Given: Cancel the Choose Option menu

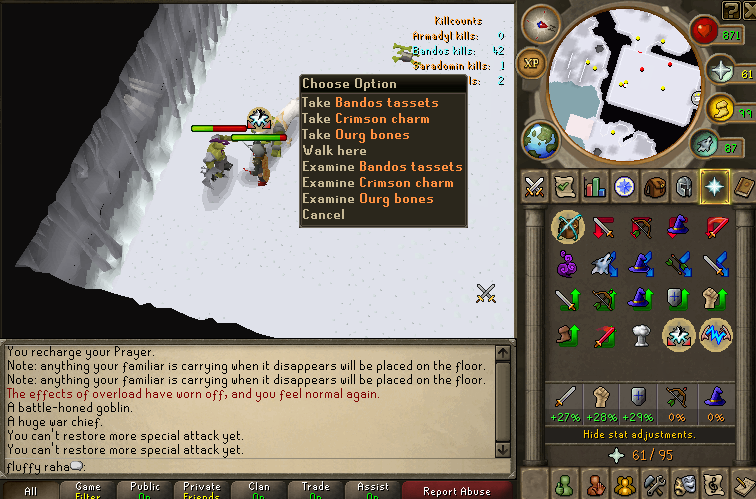Looking at the screenshot, I should [x=323, y=215].
